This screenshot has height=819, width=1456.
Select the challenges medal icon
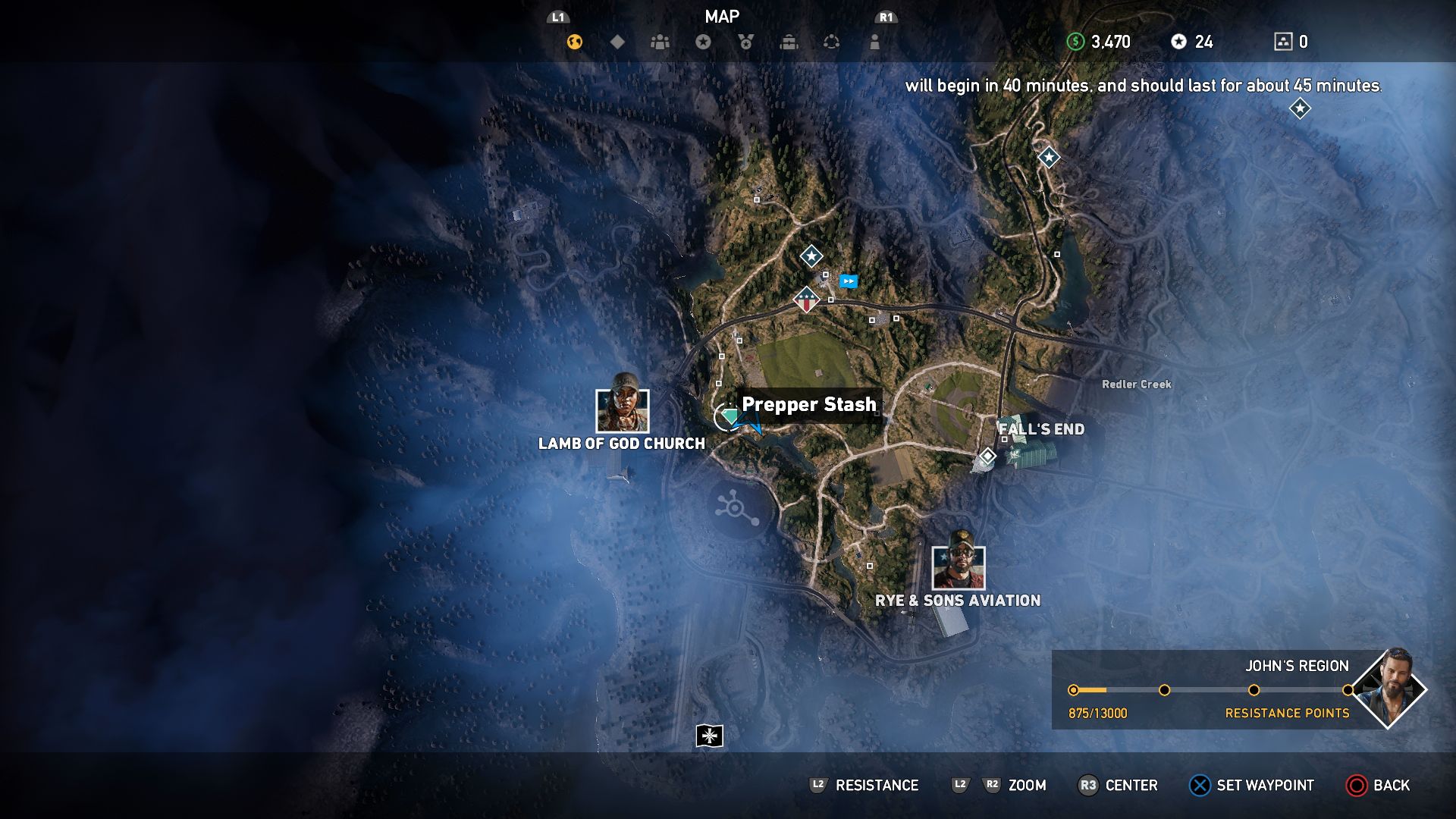tap(745, 42)
